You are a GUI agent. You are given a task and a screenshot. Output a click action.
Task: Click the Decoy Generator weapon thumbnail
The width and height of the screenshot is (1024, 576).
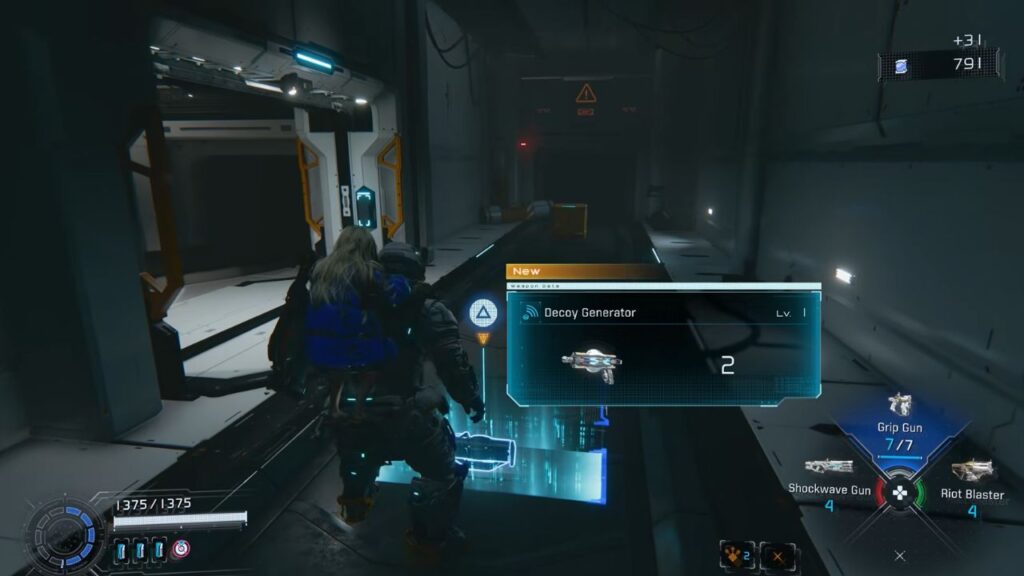coord(591,365)
